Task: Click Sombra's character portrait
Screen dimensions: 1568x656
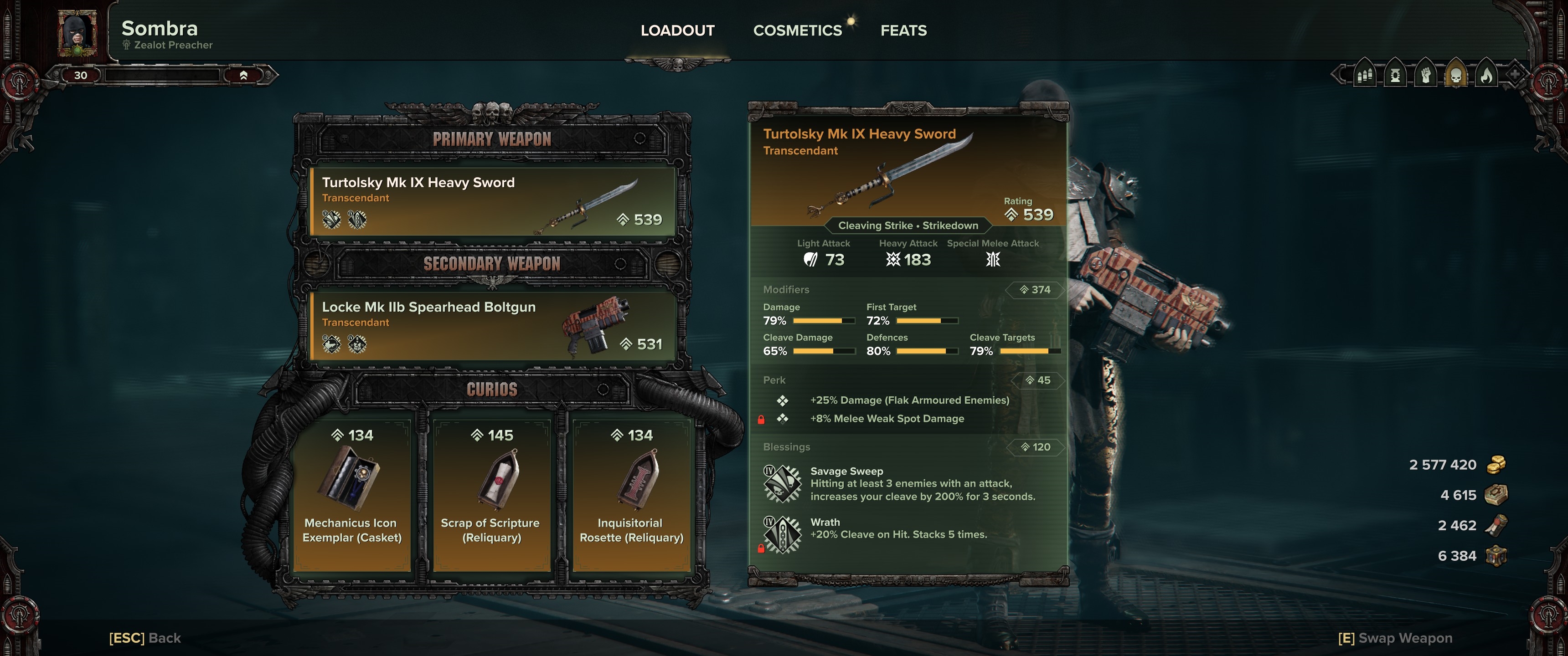Action: [x=77, y=33]
